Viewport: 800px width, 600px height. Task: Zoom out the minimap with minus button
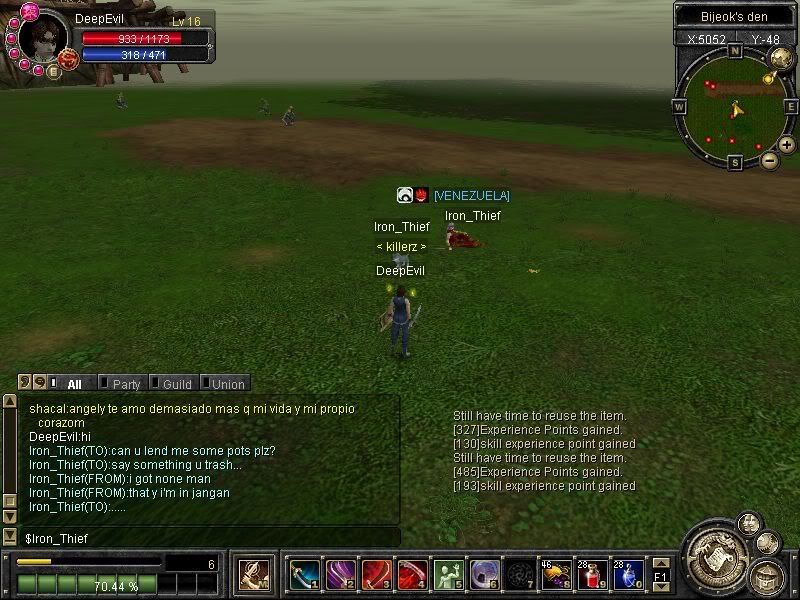(769, 159)
